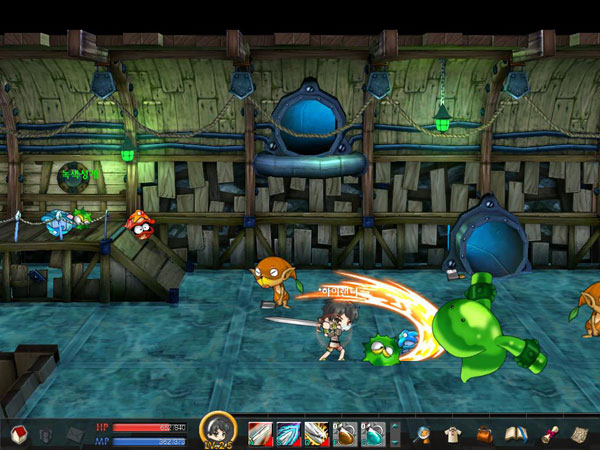600x450 pixels.
Task: Open the dark armor icon menu
Action: pos(46,434)
